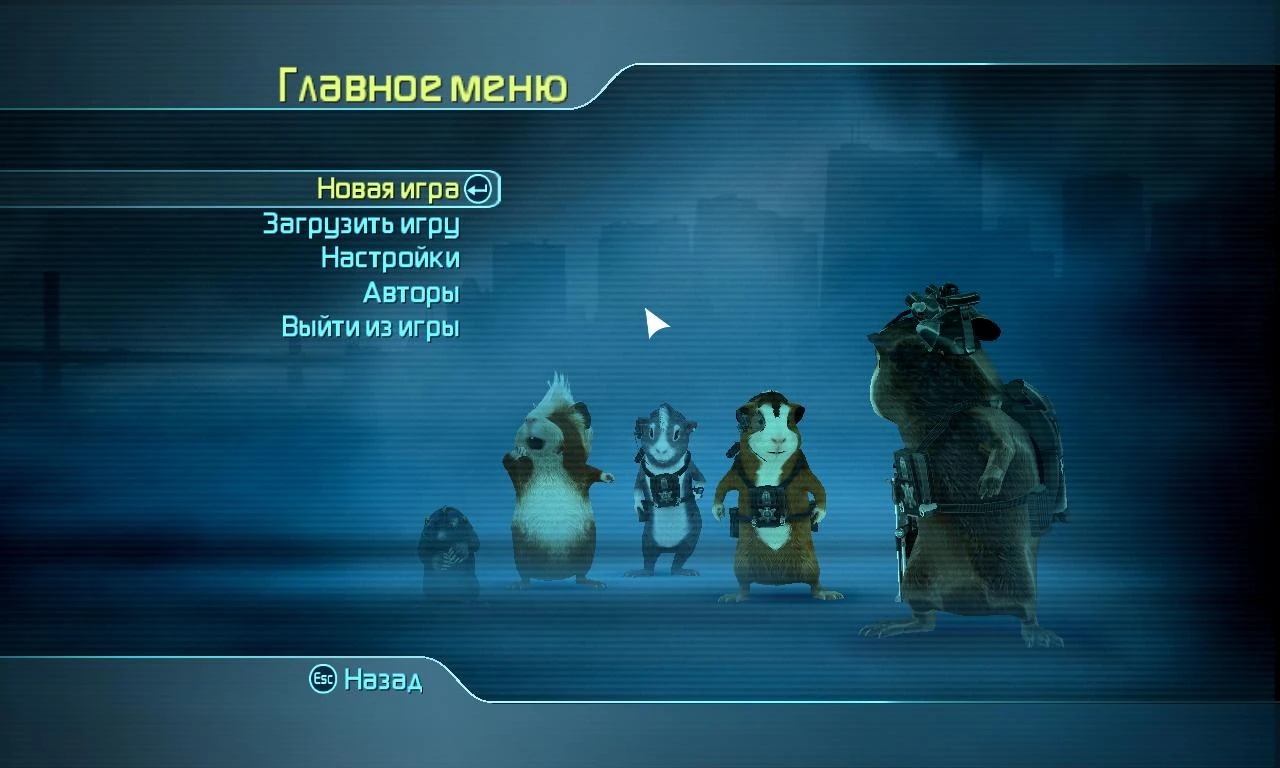Click the Enter arrow icon beside "Новая игра"
The image size is (1280, 768).
click(477, 187)
